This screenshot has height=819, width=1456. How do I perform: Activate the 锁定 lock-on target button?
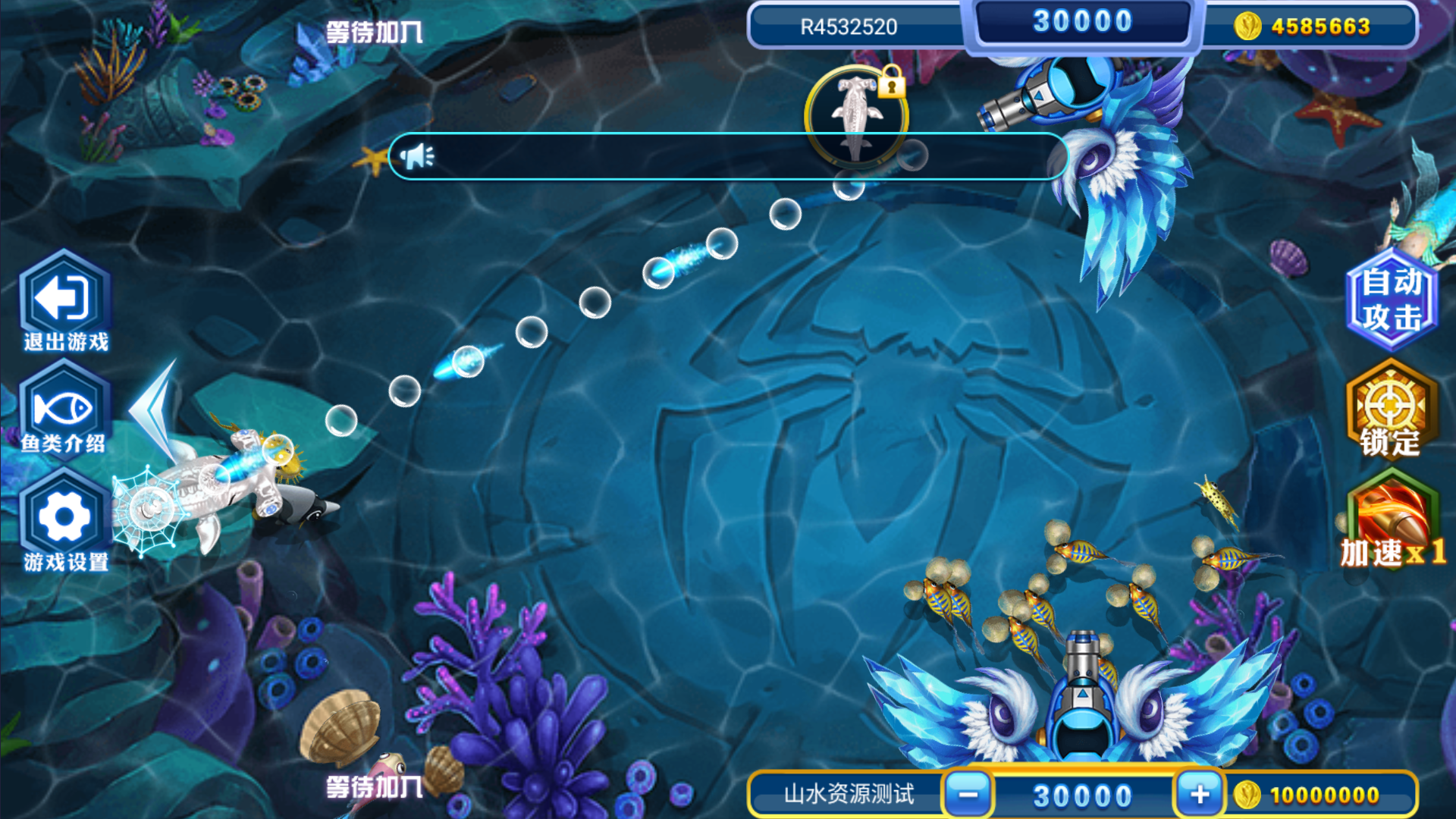click(x=1391, y=410)
